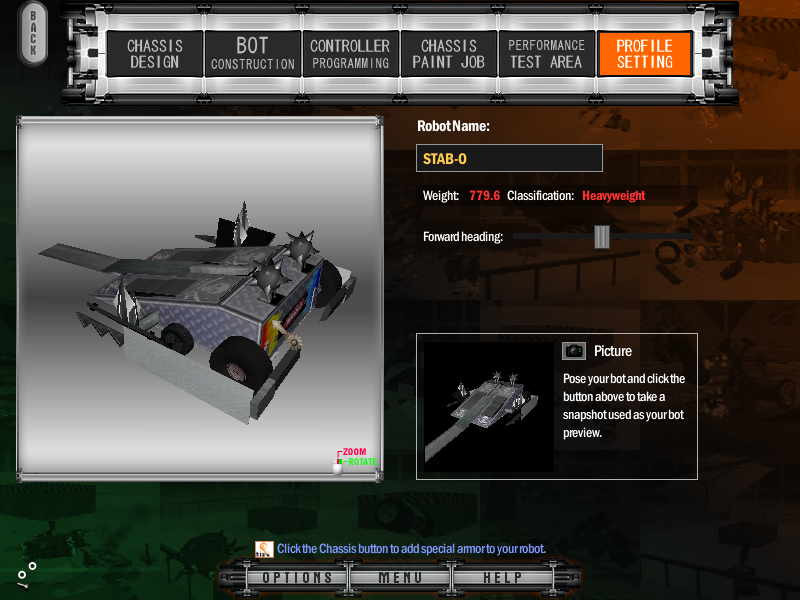Screen dimensions: 800x600
Task: Open the Help menu
Action: pyautogui.click(x=502, y=578)
